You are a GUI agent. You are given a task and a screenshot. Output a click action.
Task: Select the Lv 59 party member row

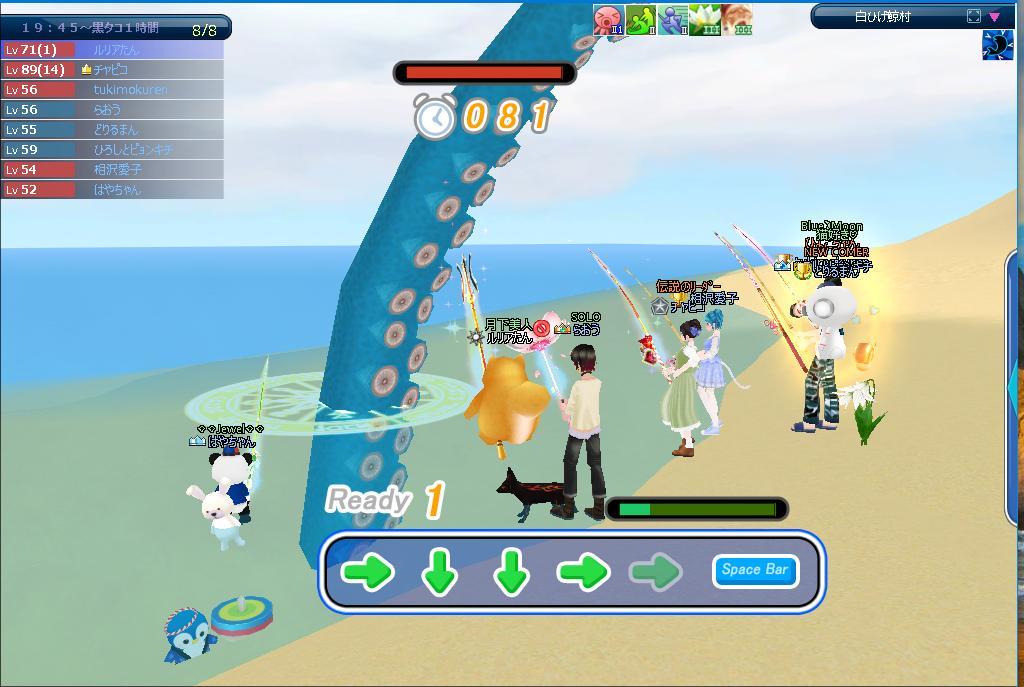[x=112, y=149]
